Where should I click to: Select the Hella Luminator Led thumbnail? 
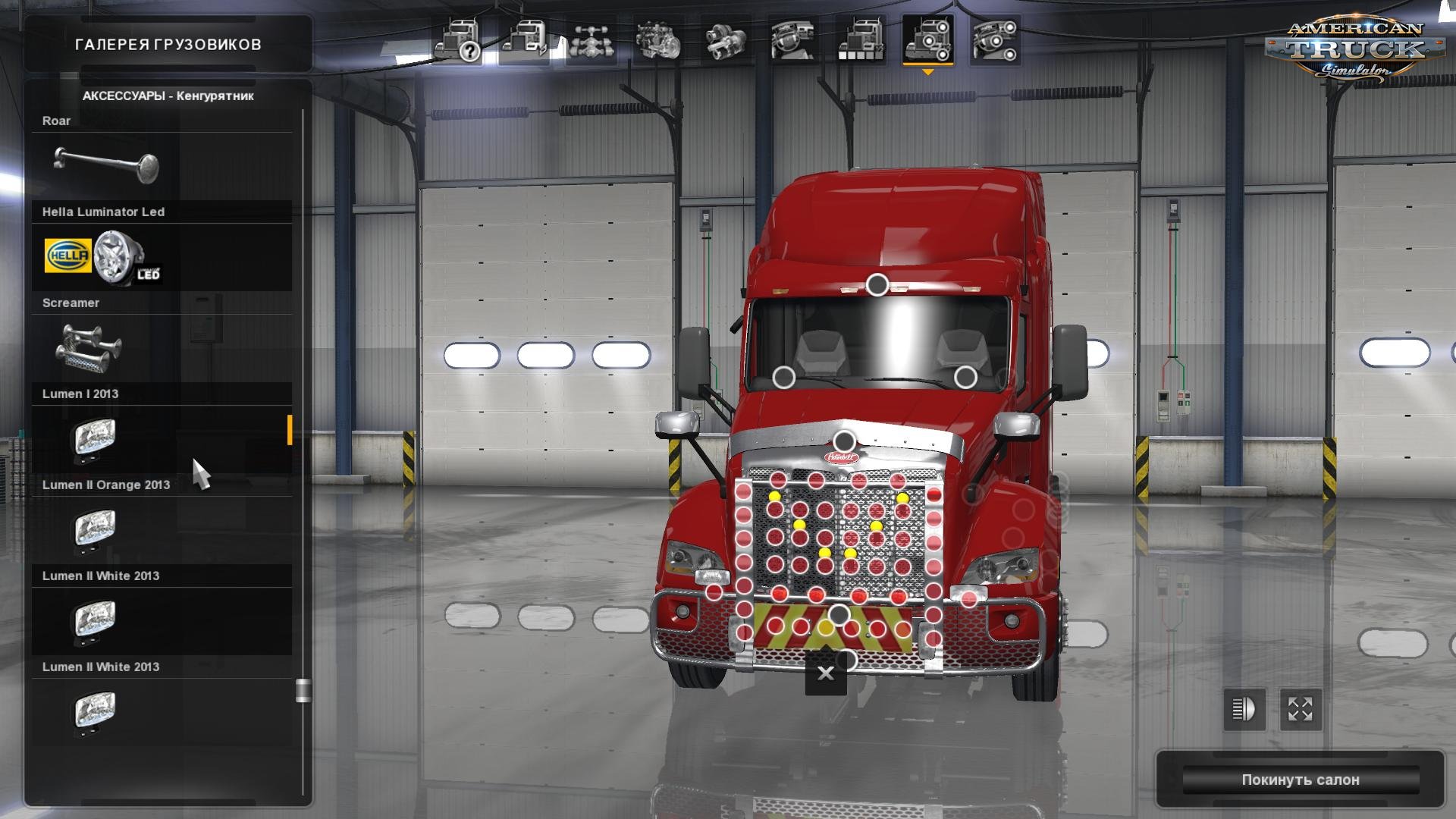[104, 256]
